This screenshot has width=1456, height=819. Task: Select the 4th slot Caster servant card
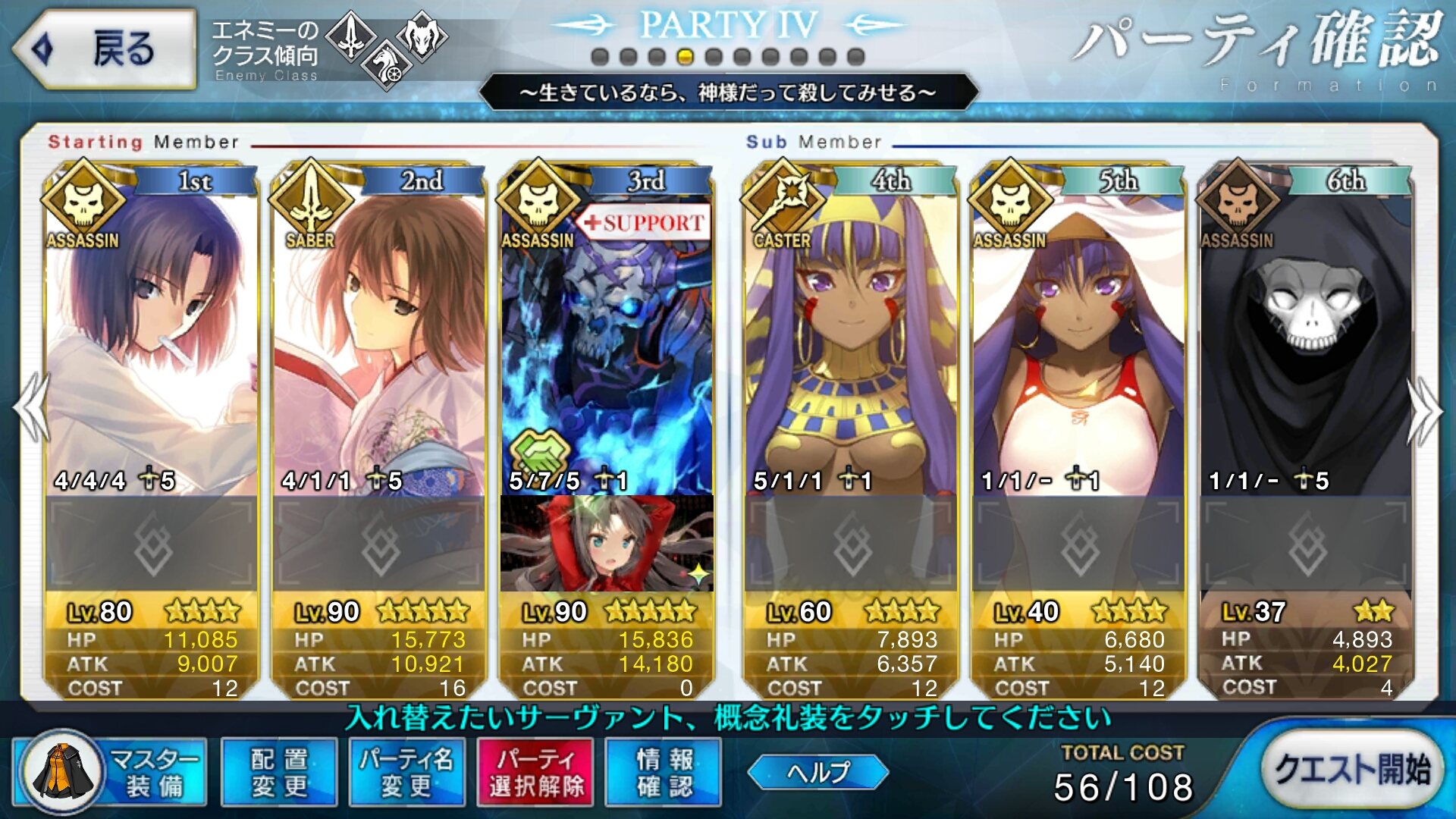850,341
